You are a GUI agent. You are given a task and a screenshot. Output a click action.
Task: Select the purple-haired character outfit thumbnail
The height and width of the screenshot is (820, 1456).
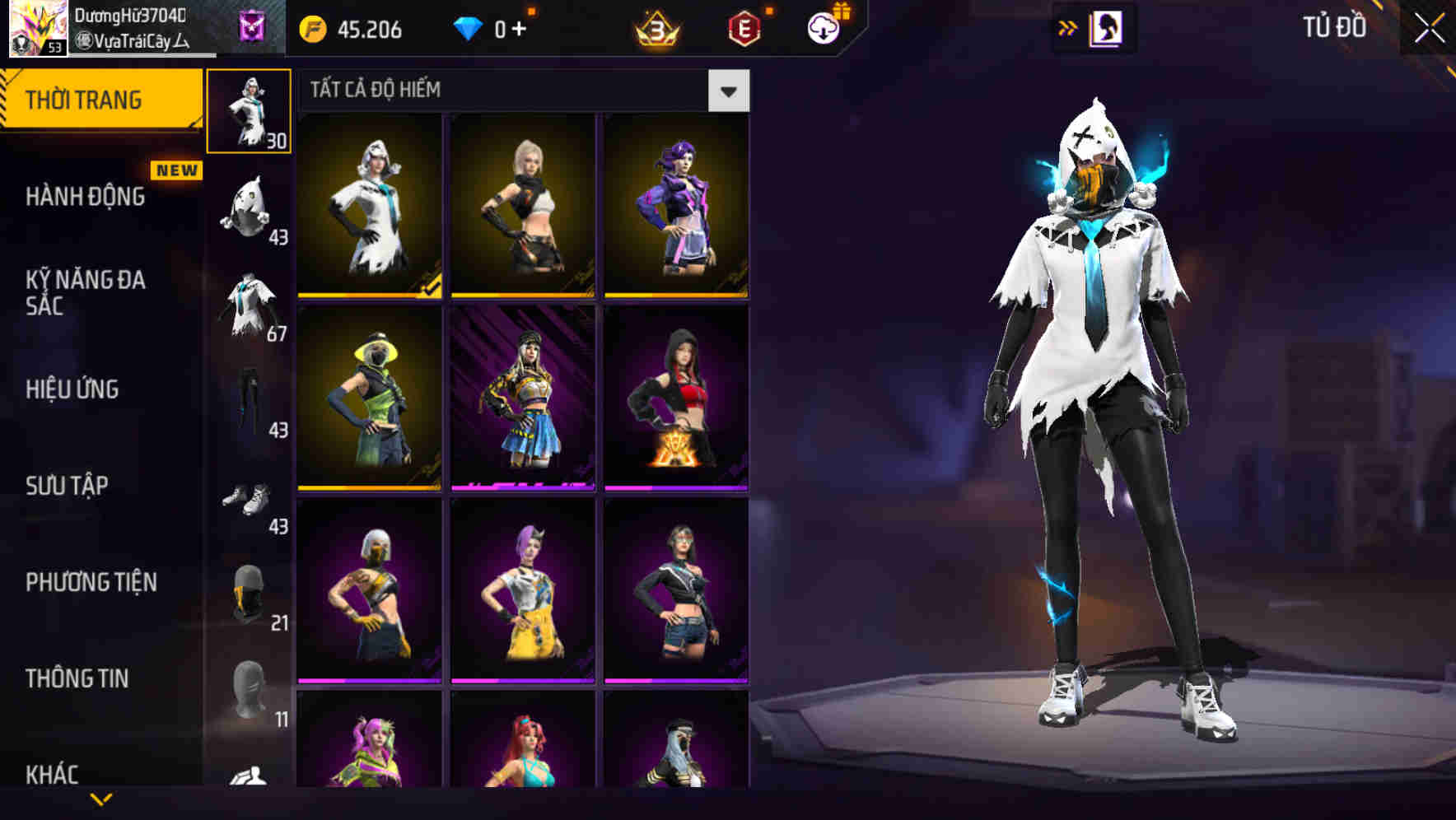675,206
